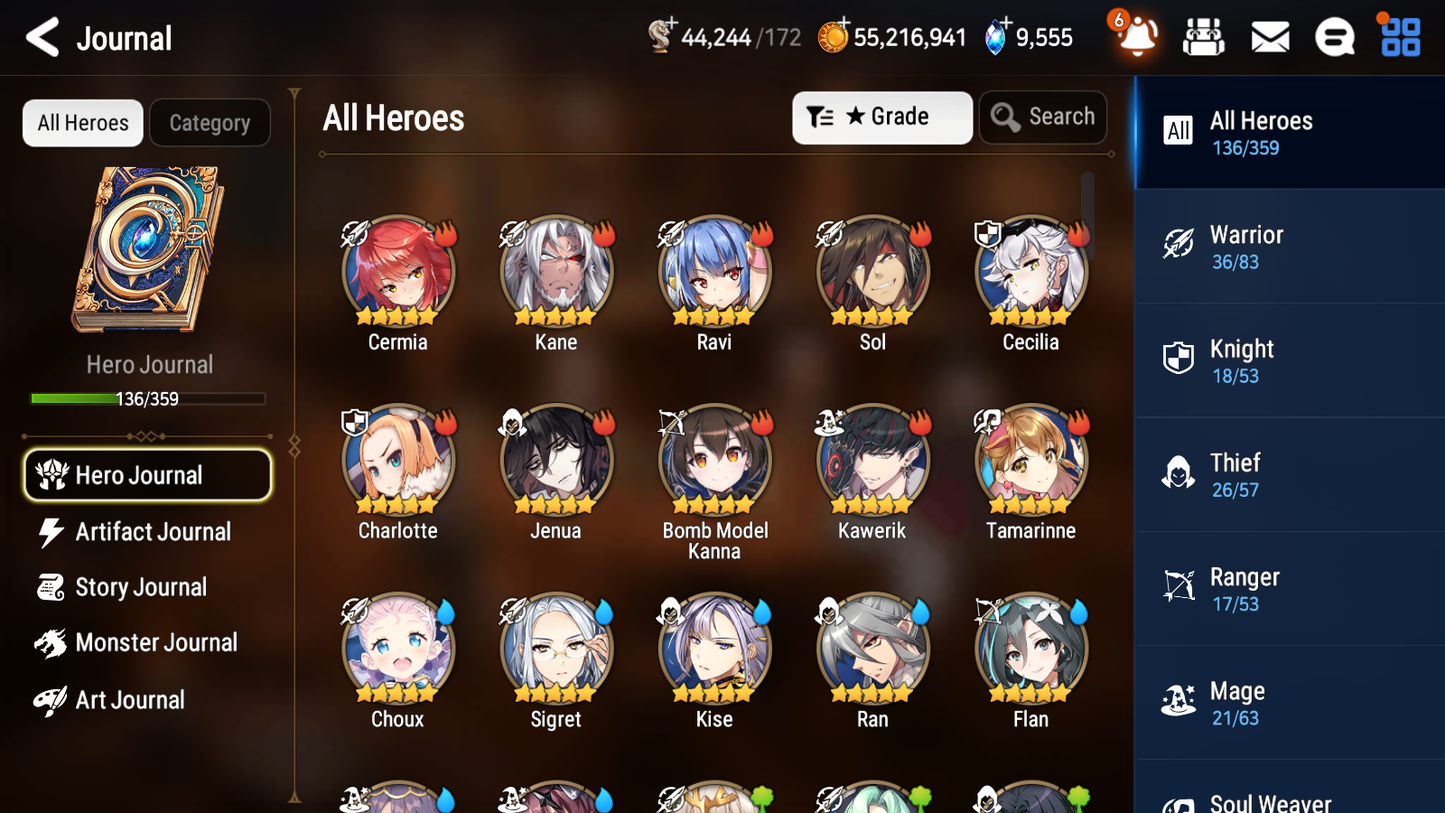Image resolution: width=1445 pixels, height=813 pixels.
Task: Open the grid menu icon top right
Action: pyautogui.click(x=1399, y=36)
